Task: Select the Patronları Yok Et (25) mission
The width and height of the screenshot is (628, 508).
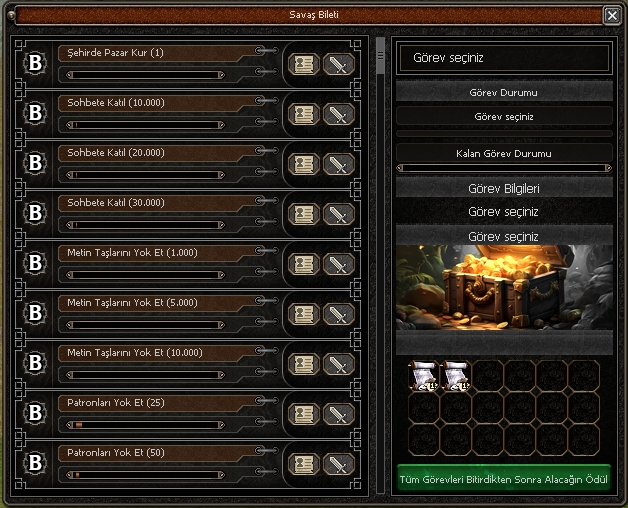Action: pos(150,403)
